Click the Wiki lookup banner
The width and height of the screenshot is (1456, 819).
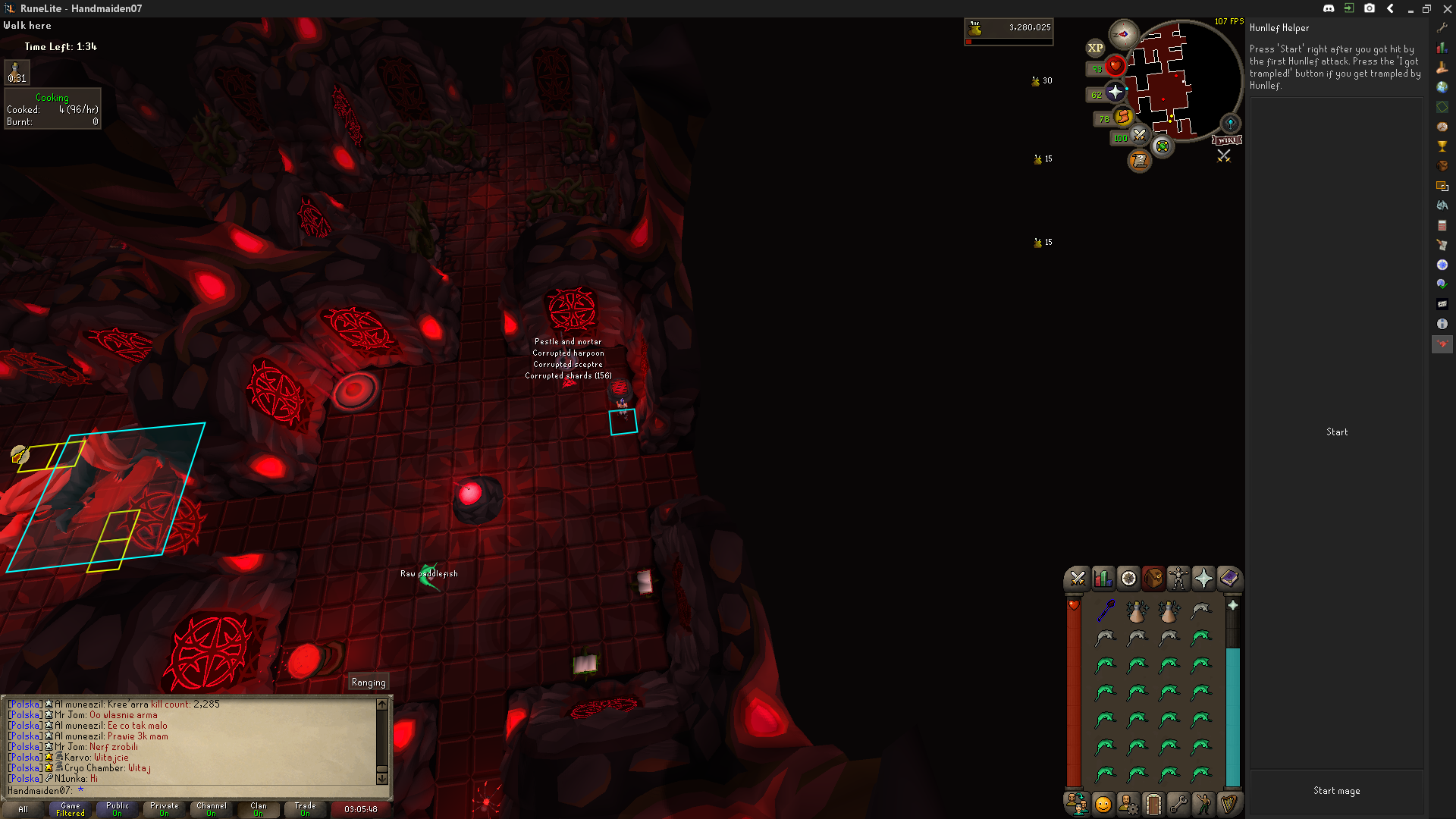click(1226, 140)
